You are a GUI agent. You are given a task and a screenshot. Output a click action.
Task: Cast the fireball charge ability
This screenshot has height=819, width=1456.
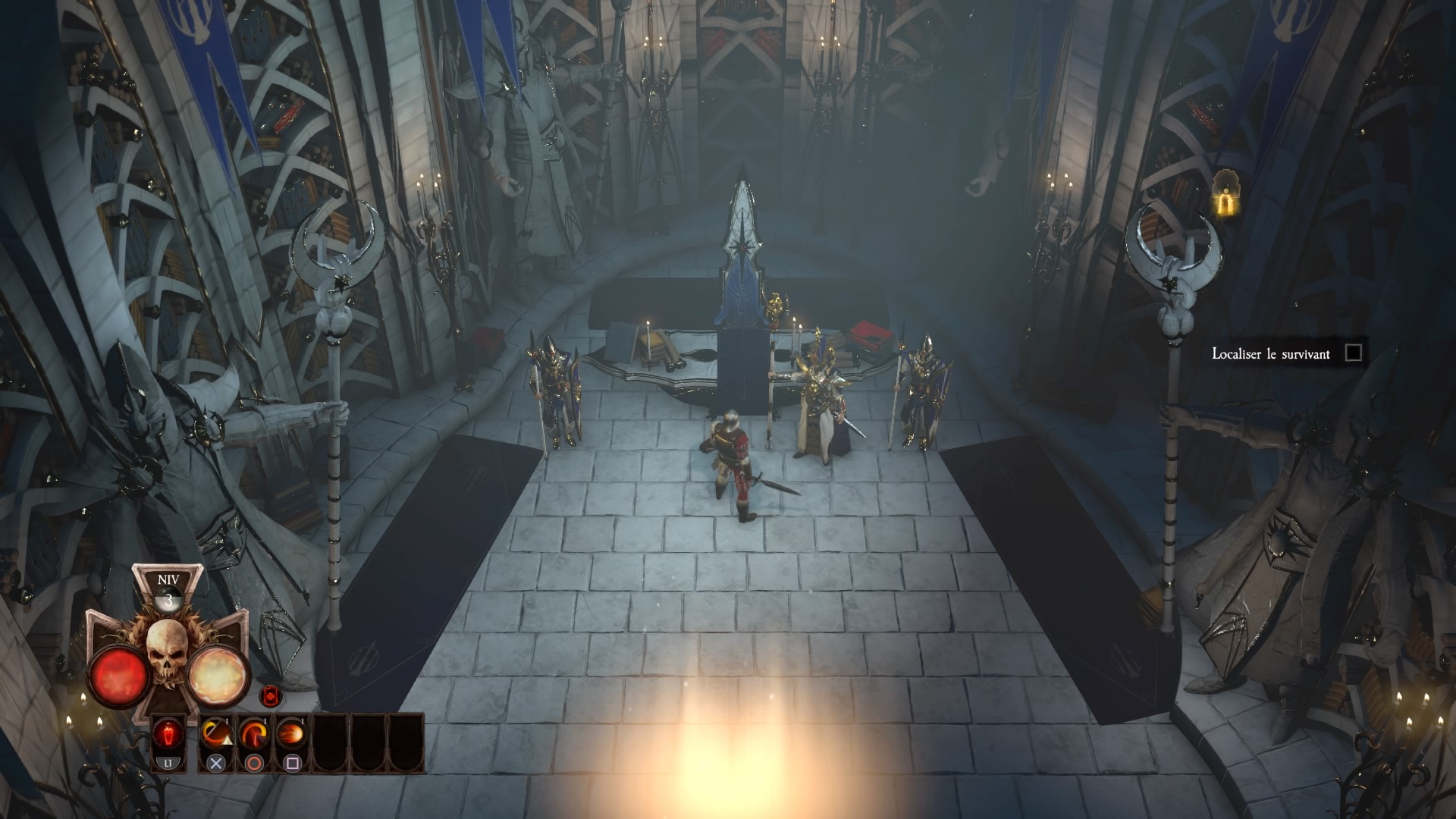pyautogui.click(x=292, y=735)
